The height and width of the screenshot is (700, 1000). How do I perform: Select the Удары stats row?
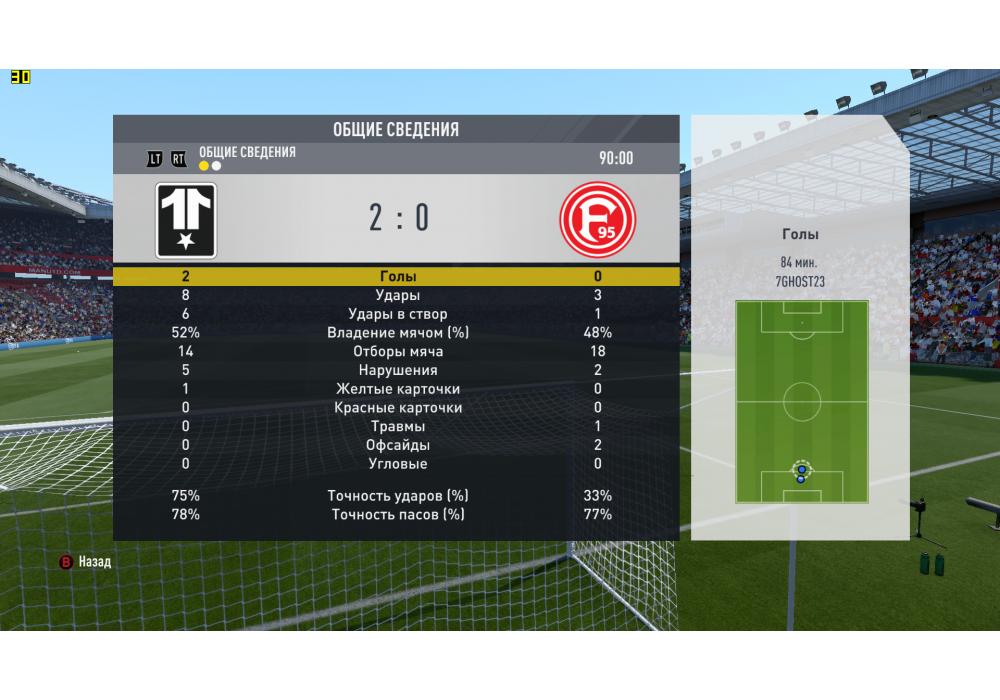[x=397, y=295]
